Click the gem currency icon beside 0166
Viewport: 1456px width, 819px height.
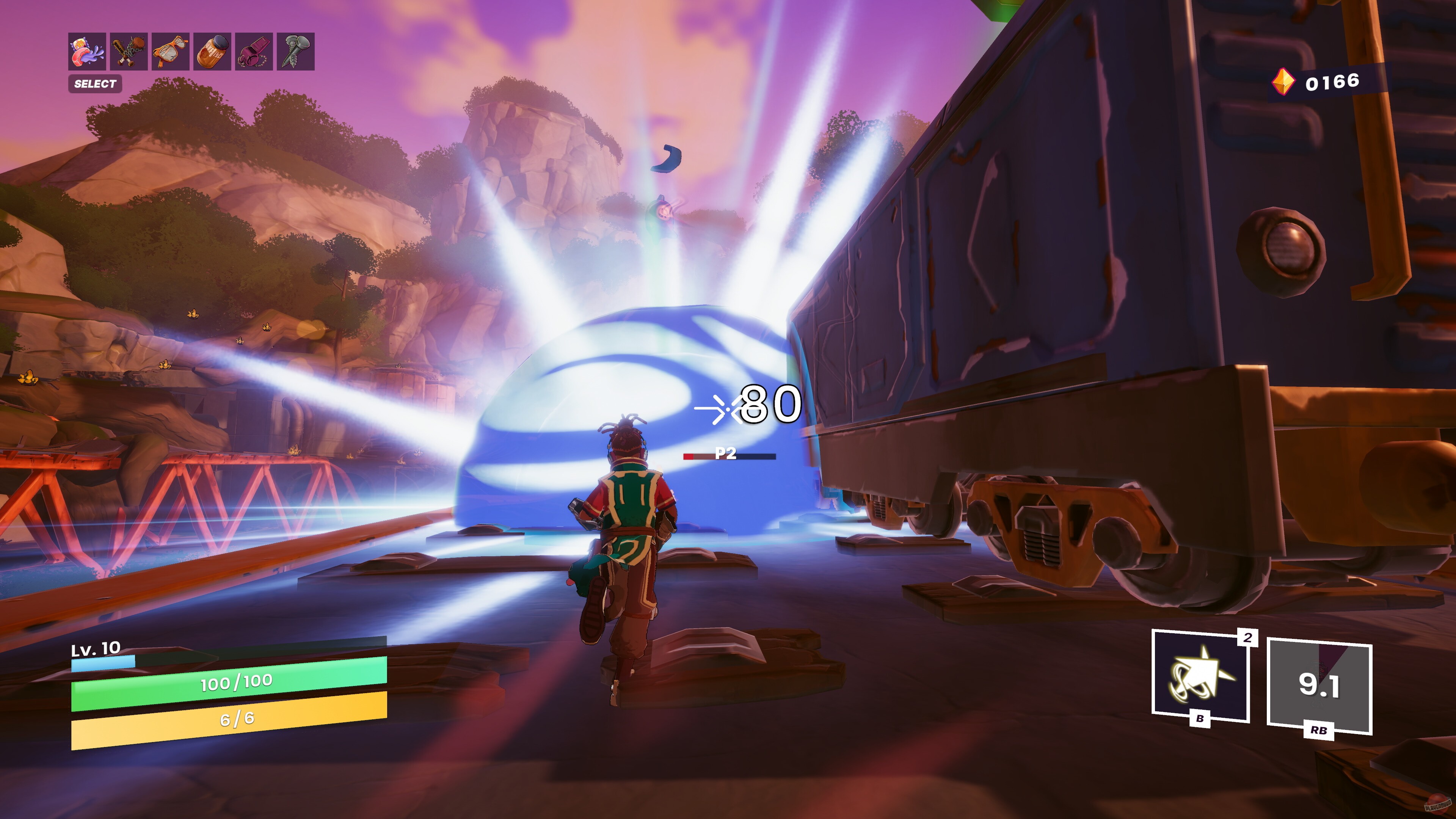pyautogui.click(x=1283, y=82)
